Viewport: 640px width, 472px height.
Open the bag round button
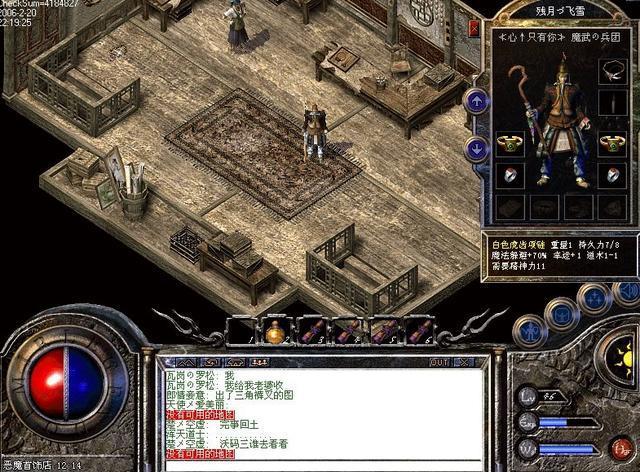[564, 313]
